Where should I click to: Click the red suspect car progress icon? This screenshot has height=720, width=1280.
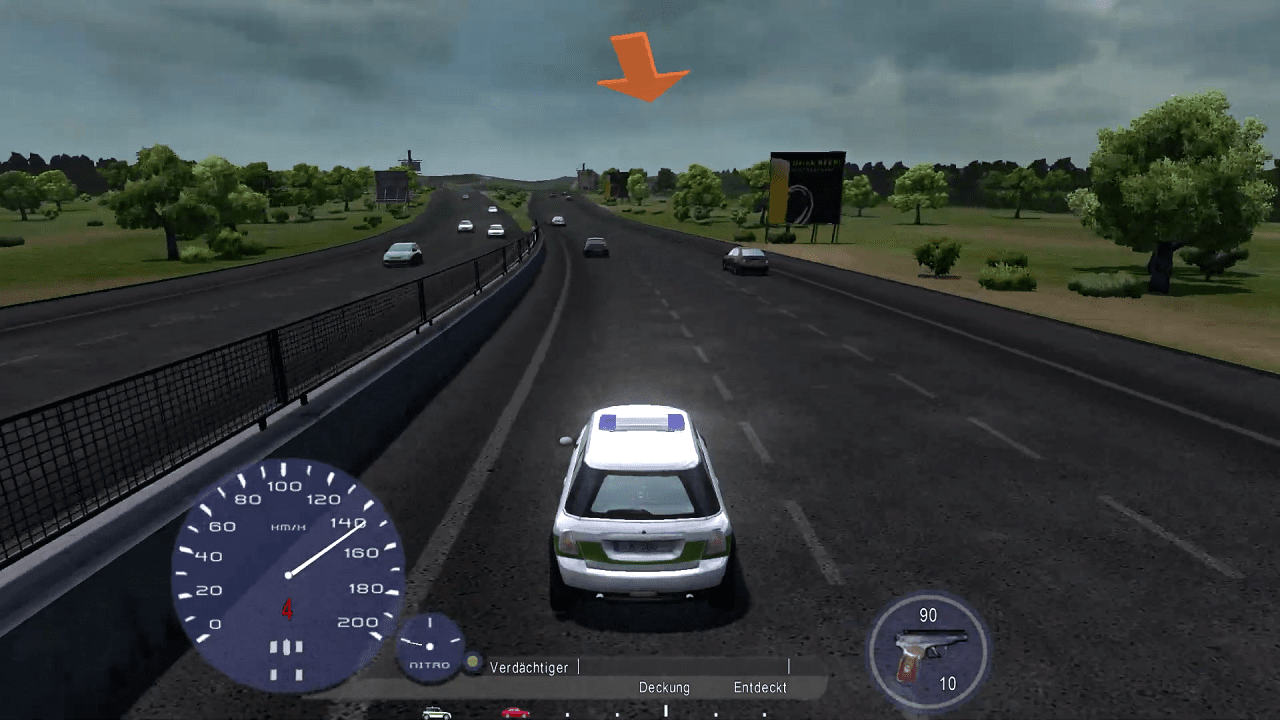coord(515,713)
